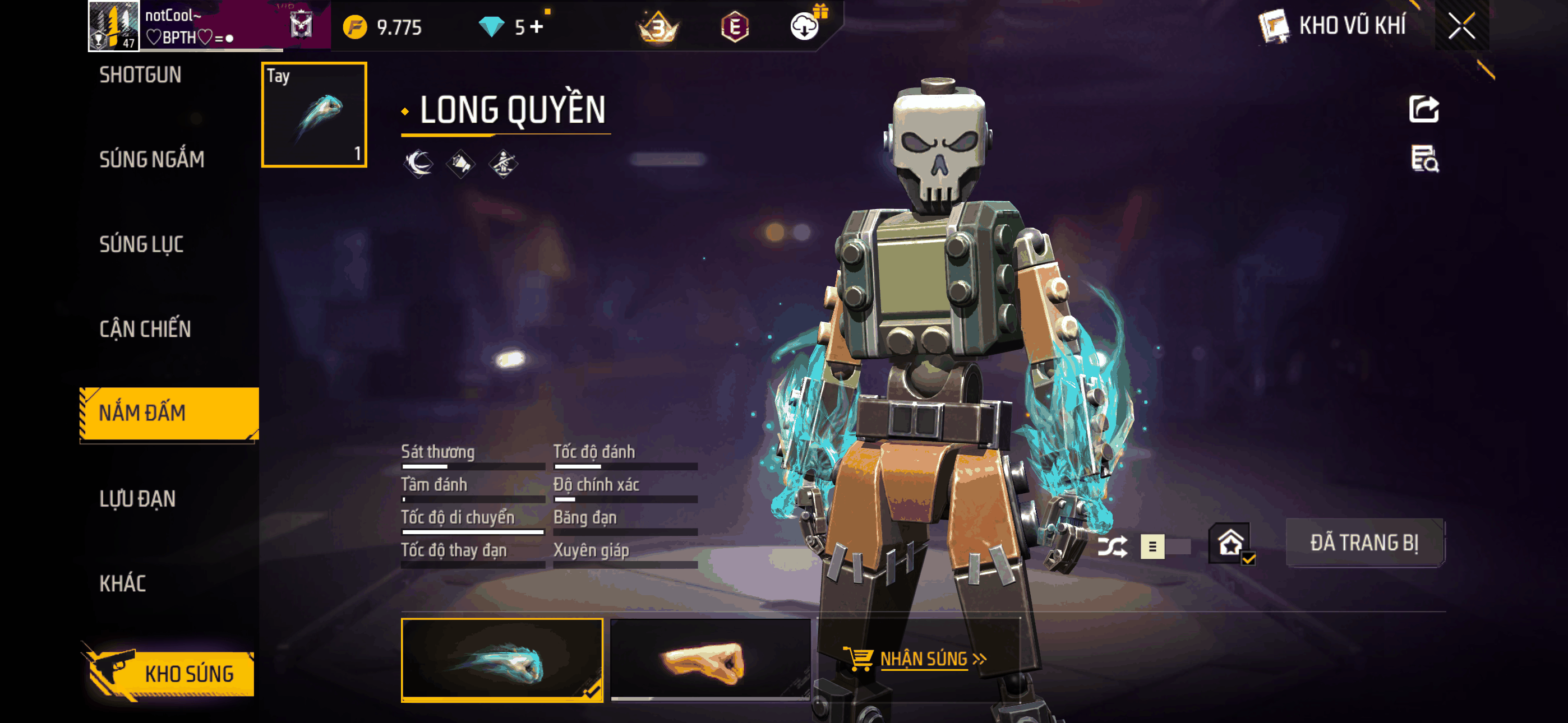Viewport: 1568px width, 723px height.
Task: Choose the blue Long Quyền fist skin
Action: coord(501,660)
